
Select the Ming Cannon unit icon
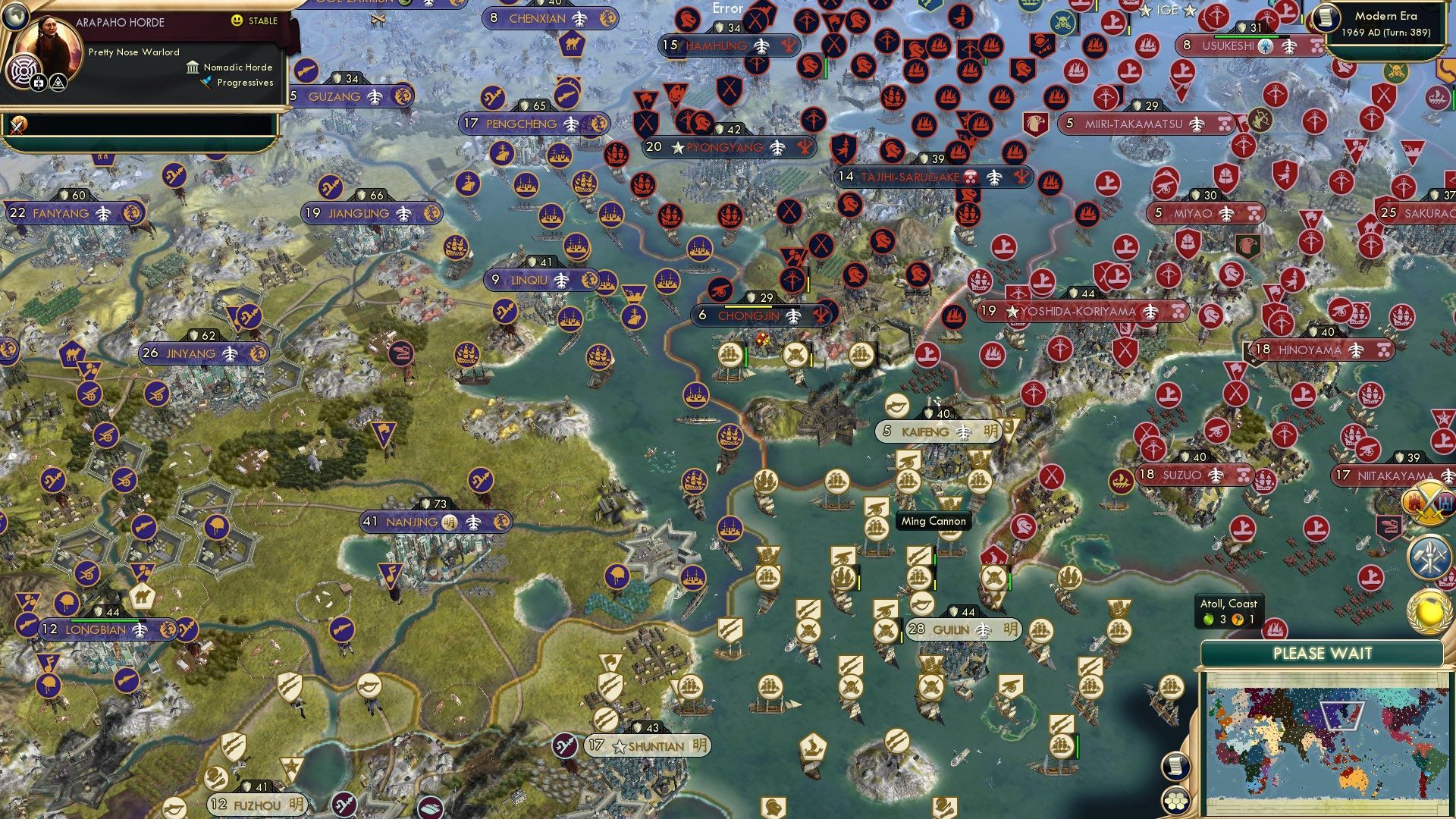877,506
